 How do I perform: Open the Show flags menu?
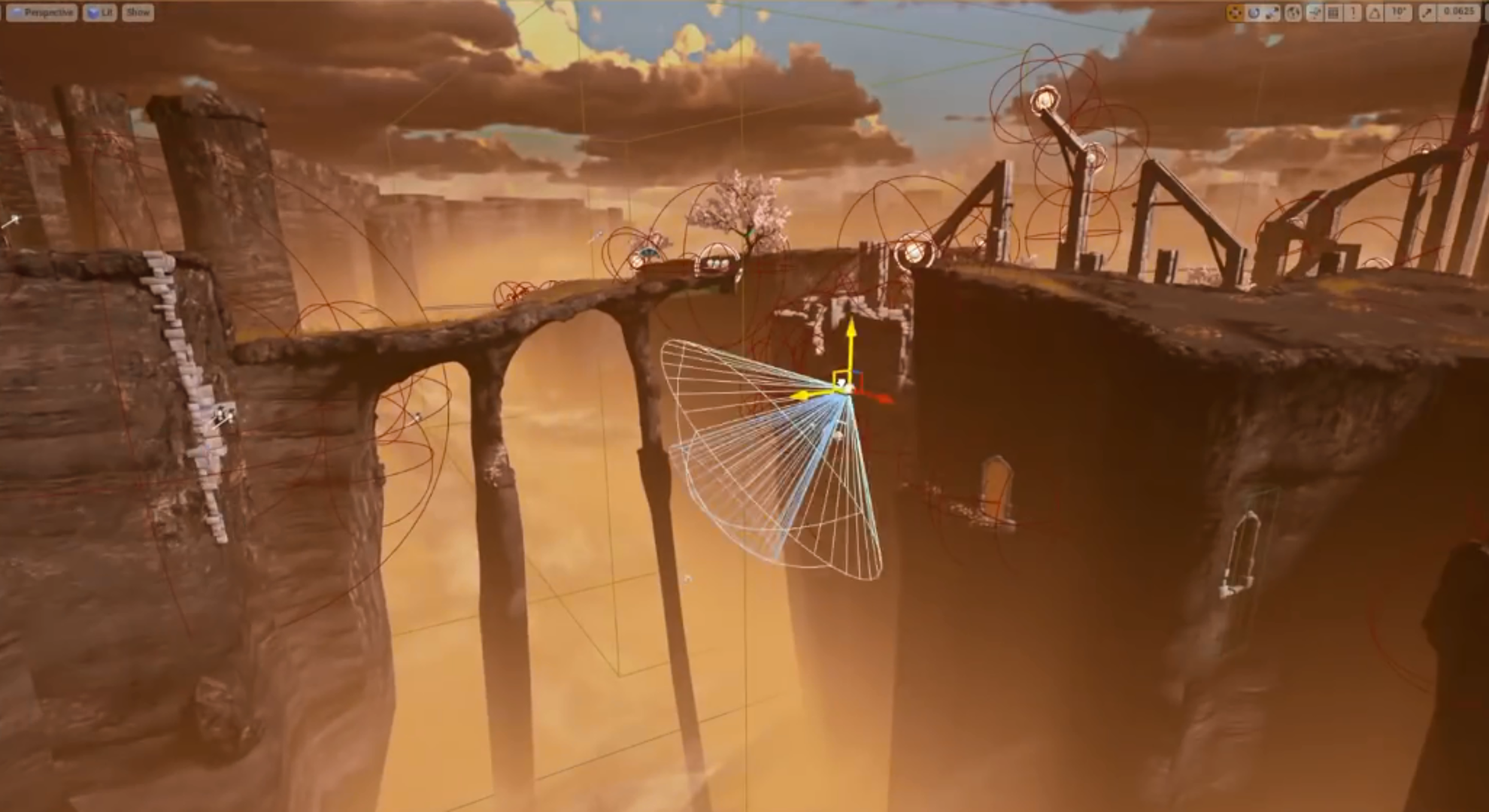click(x=138, y=13)
